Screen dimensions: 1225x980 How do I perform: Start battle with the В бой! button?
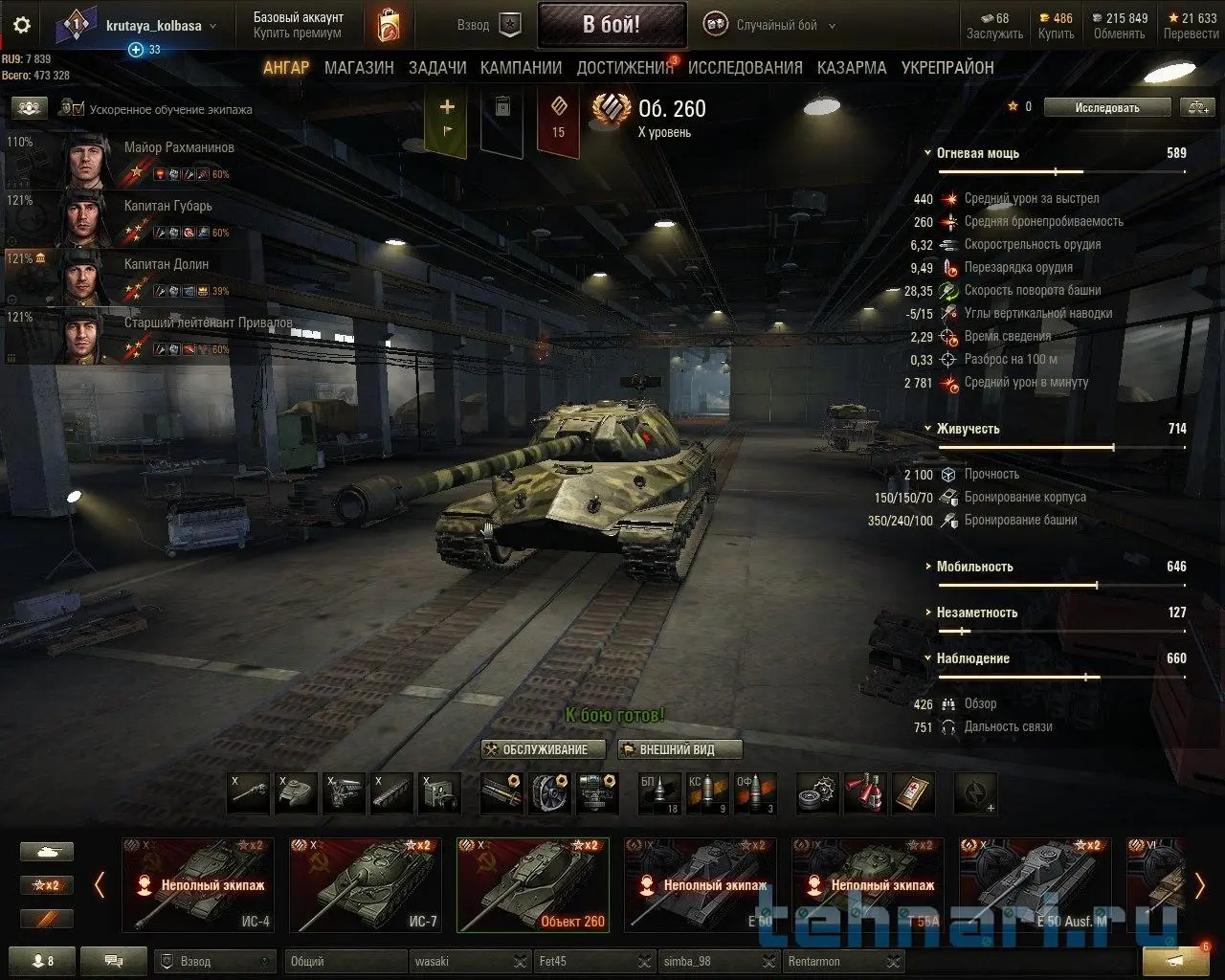coord(612,25)
